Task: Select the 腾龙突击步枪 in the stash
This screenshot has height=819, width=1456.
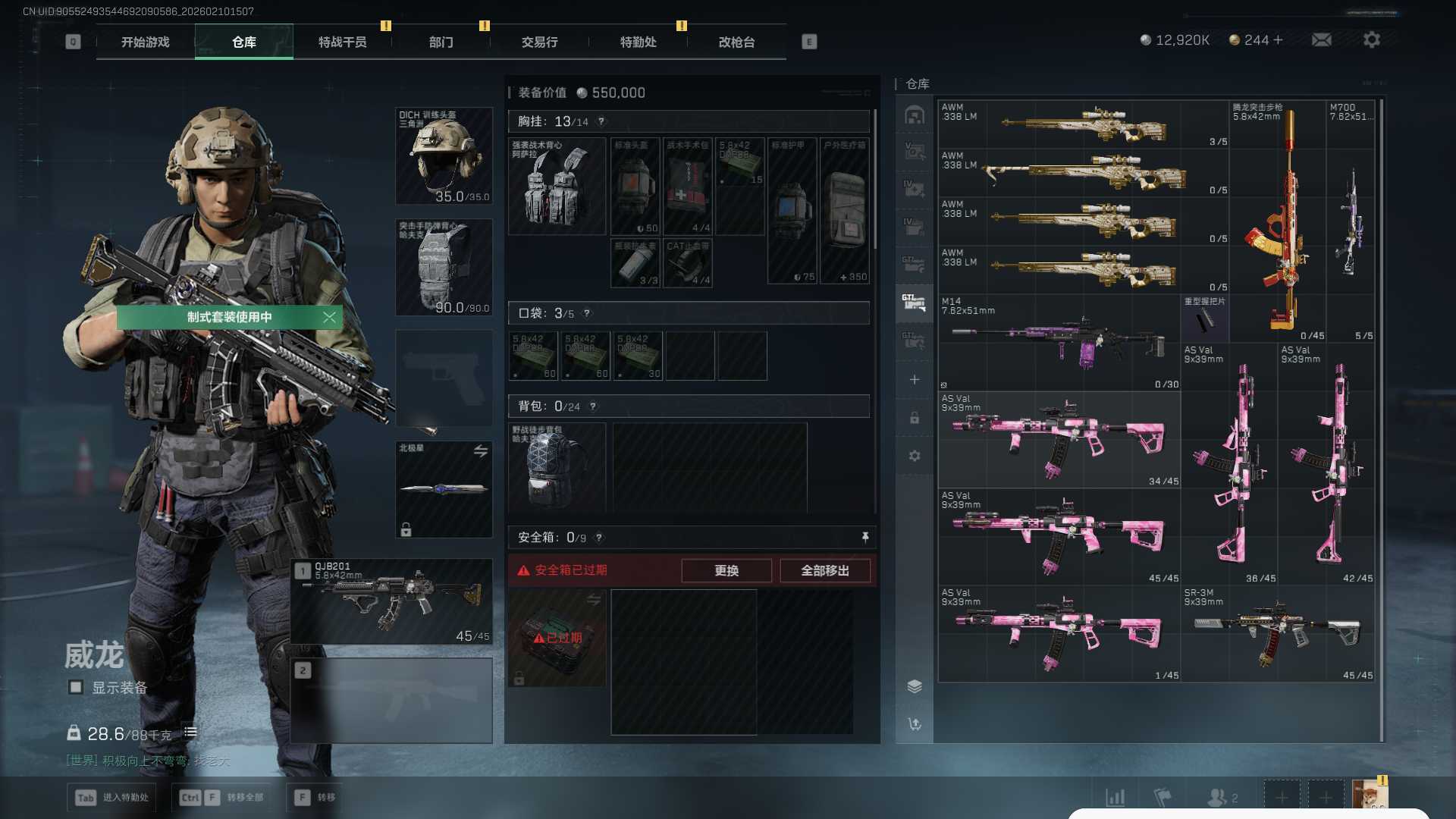Action: [x=1278, y=221]
